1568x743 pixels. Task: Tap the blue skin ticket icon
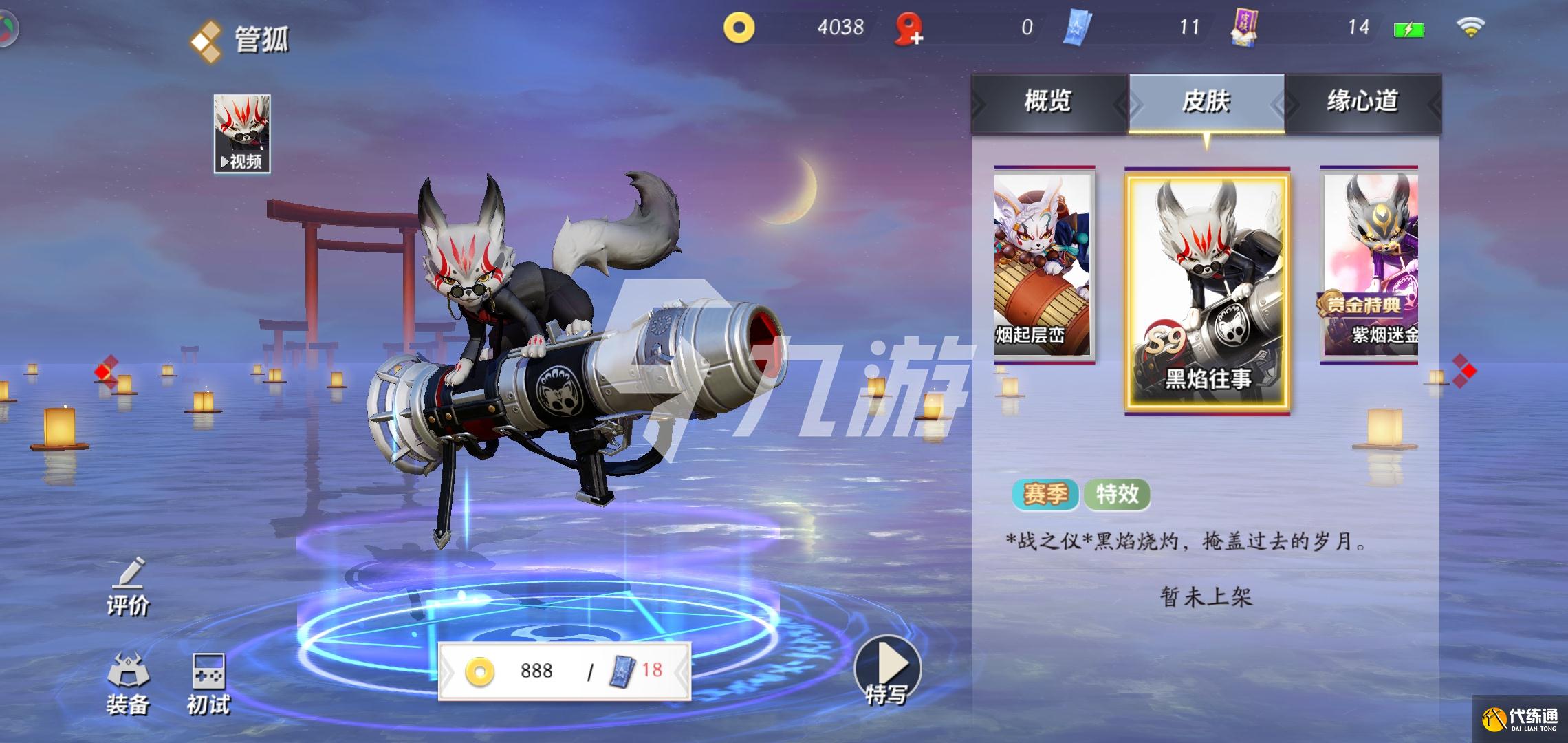[1077, 28]
